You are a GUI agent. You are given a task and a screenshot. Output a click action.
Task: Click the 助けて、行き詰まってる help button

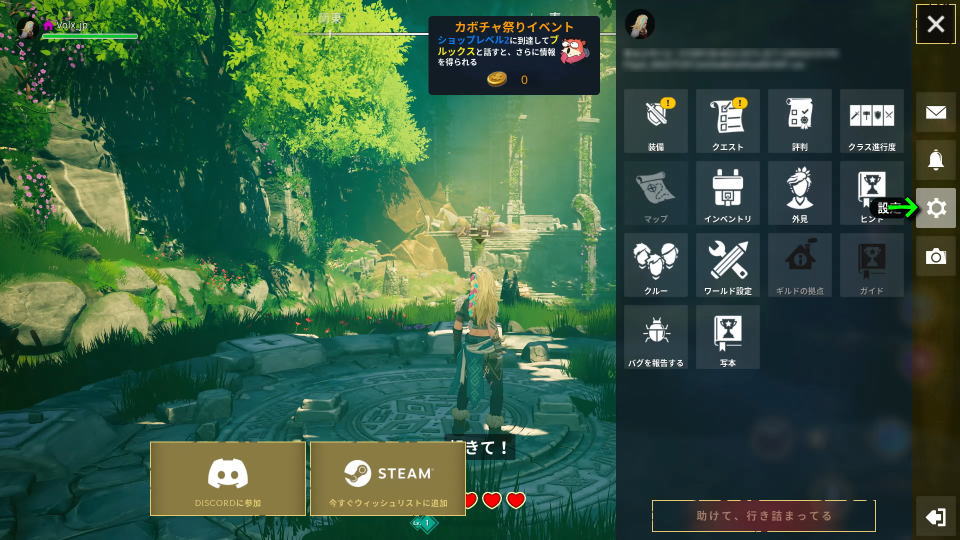pyautogui.click(x=764, y=516)
